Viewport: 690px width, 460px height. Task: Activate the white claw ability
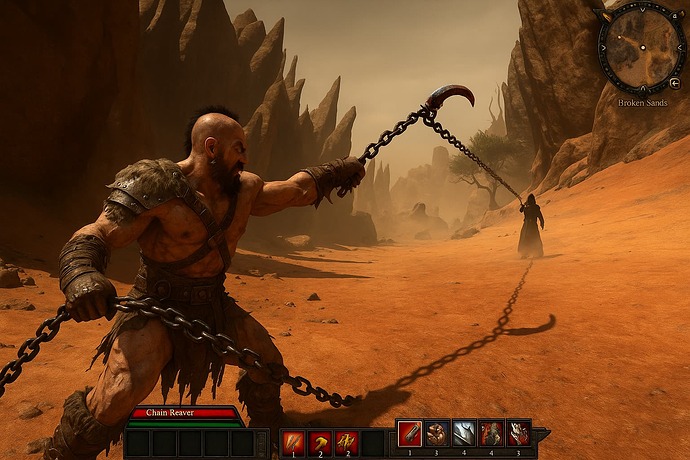(x=518, y=433)
